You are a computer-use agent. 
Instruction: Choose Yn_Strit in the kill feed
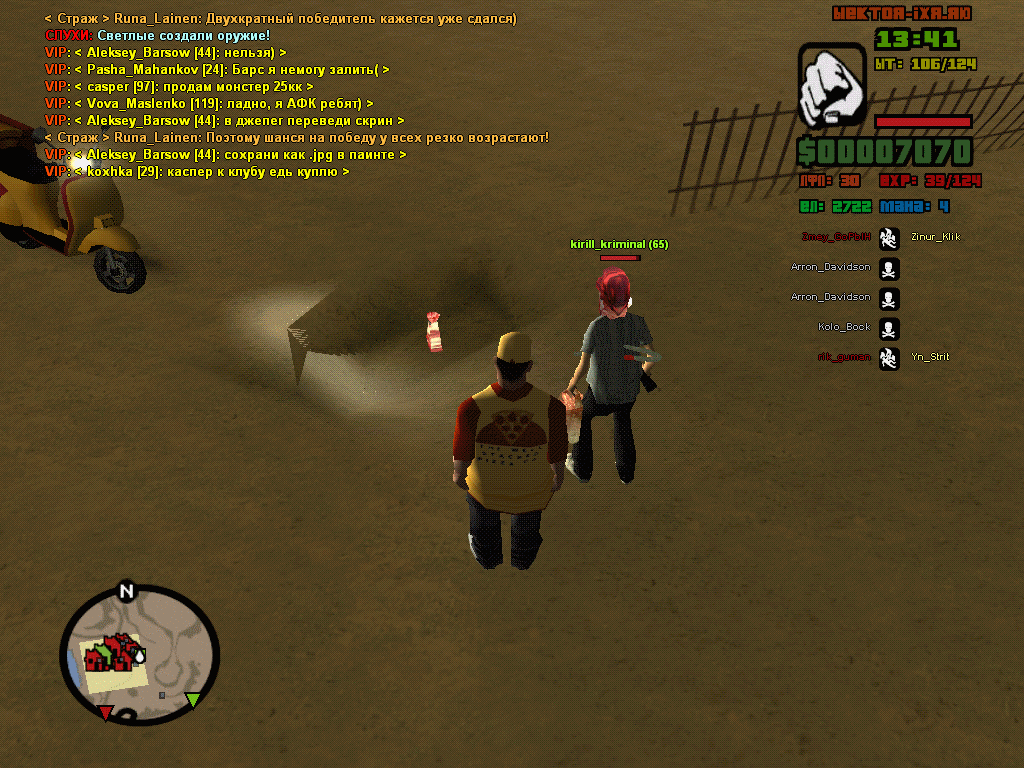click(930, 357)
